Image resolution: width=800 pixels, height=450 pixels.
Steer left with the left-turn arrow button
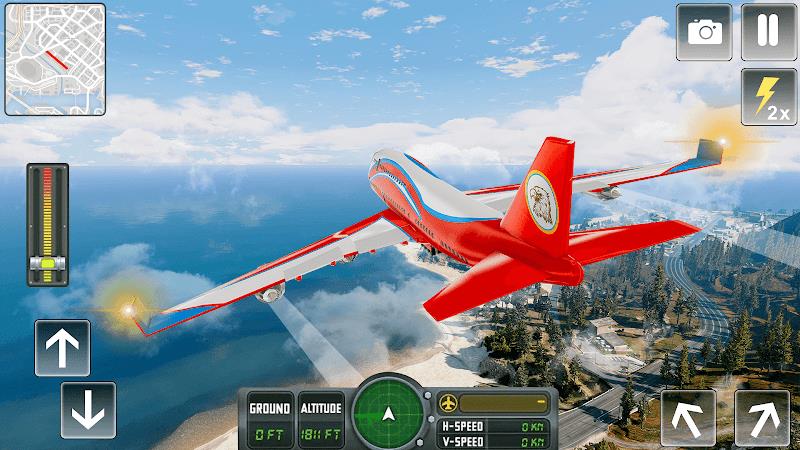pyautogui.click(x=688, y=417)
